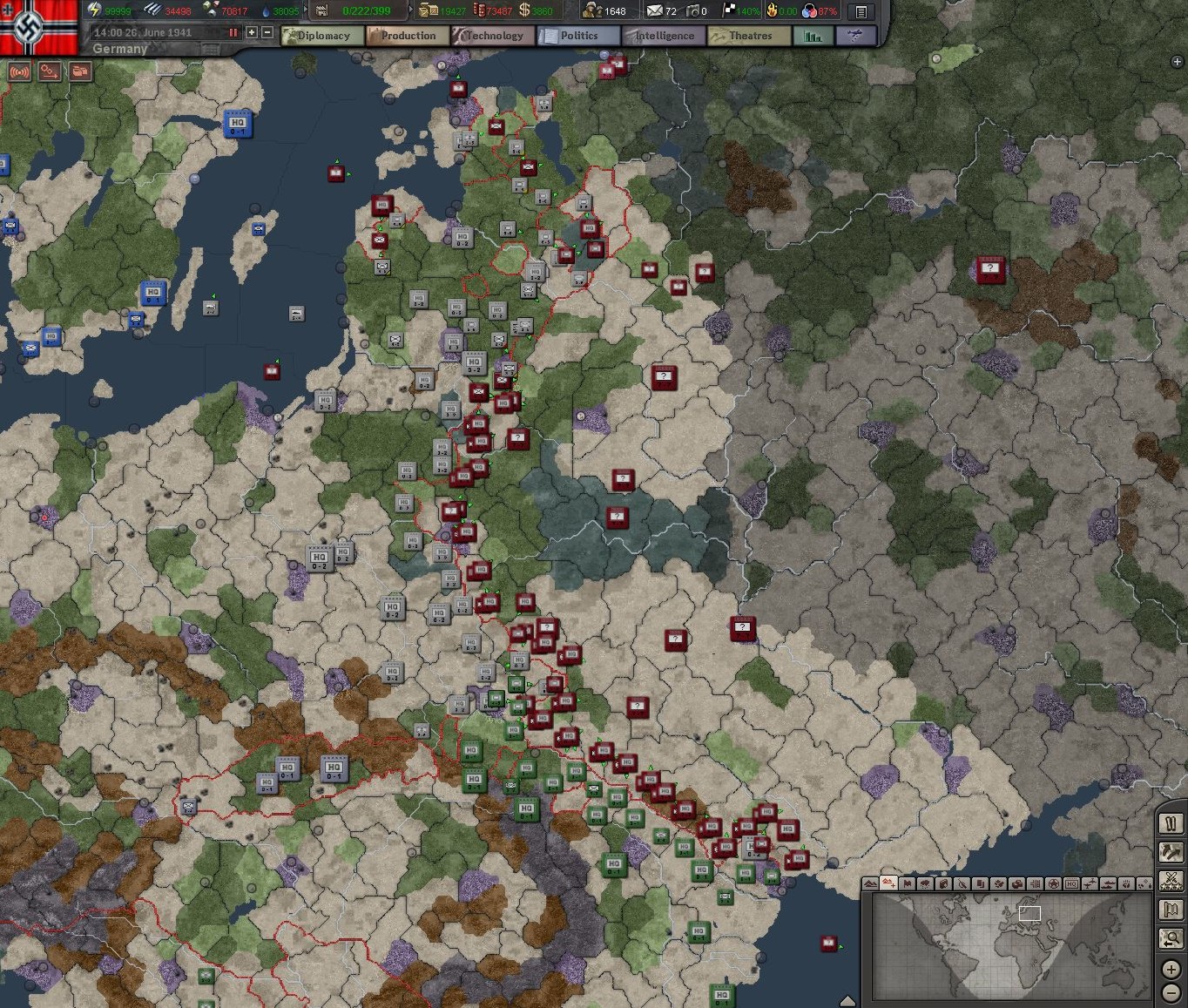Zoom in with the round plus button

1171,968
